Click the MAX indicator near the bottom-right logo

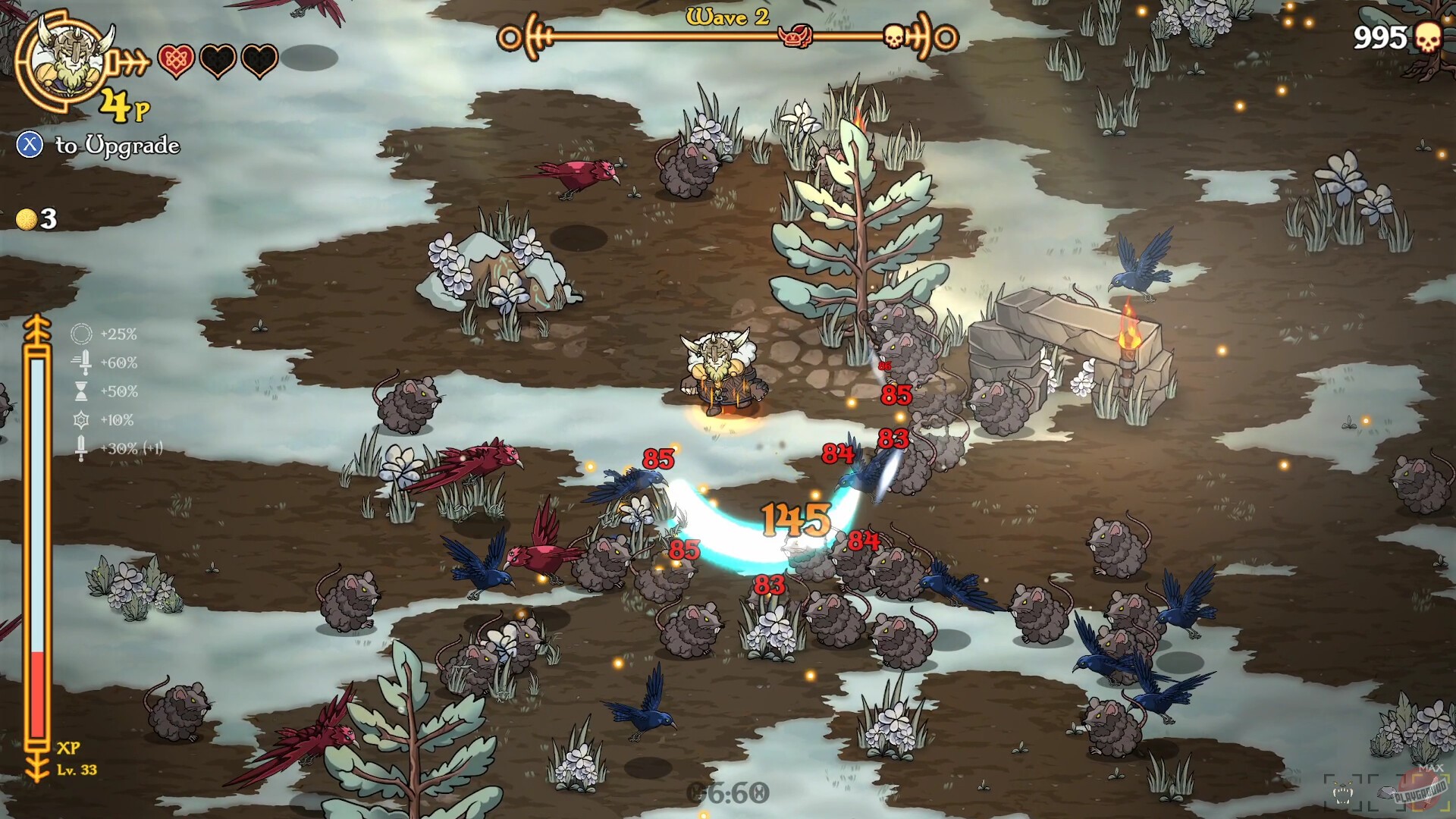point(1432,767)
